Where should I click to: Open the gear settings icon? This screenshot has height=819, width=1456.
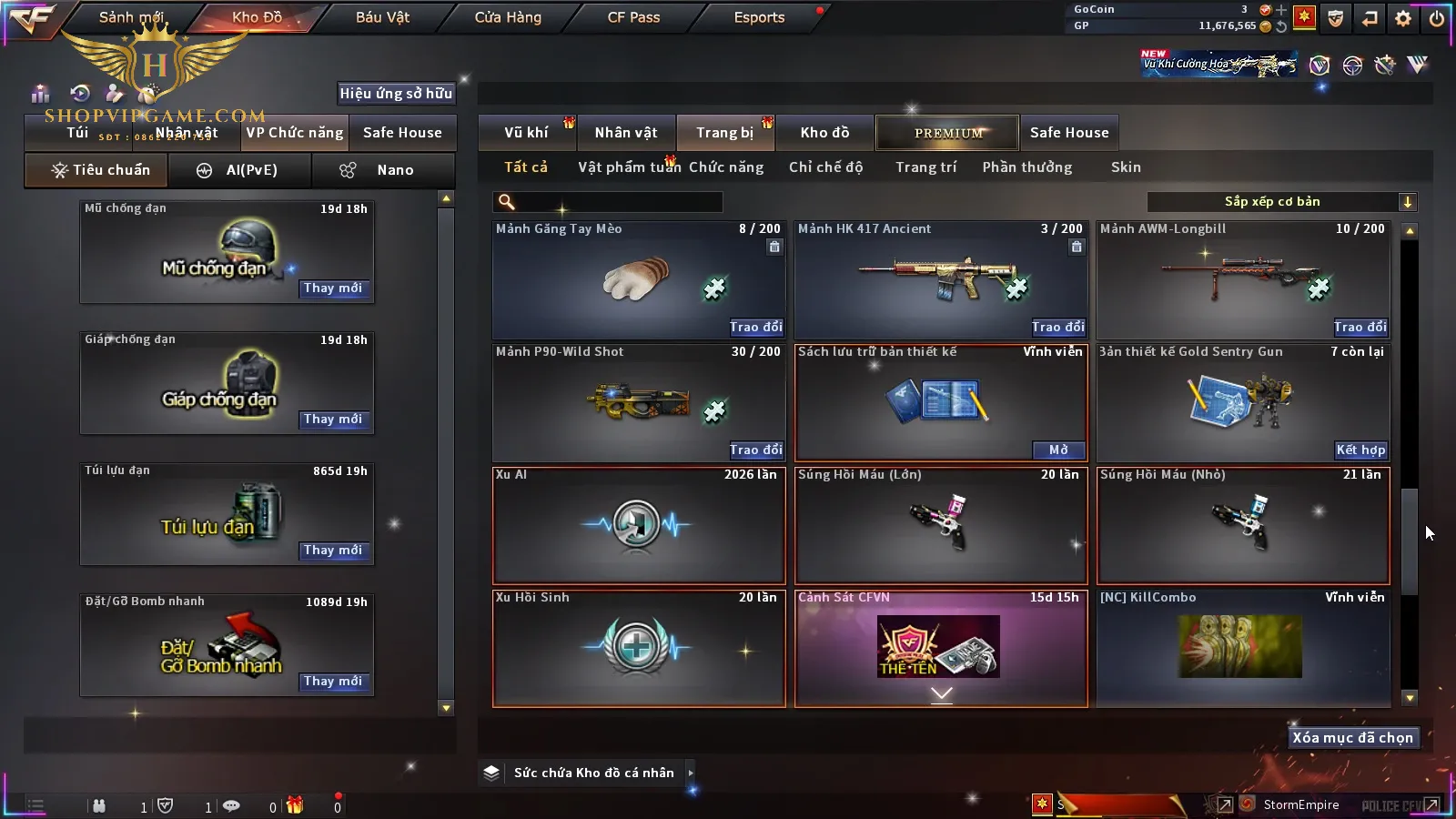click(x=1403, y=18)
